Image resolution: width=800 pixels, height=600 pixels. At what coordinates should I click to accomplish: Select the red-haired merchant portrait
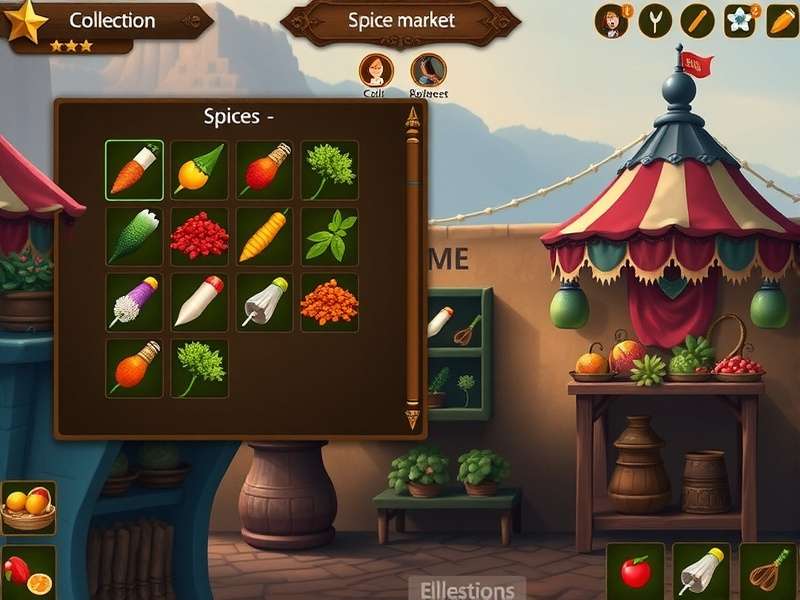376,71
